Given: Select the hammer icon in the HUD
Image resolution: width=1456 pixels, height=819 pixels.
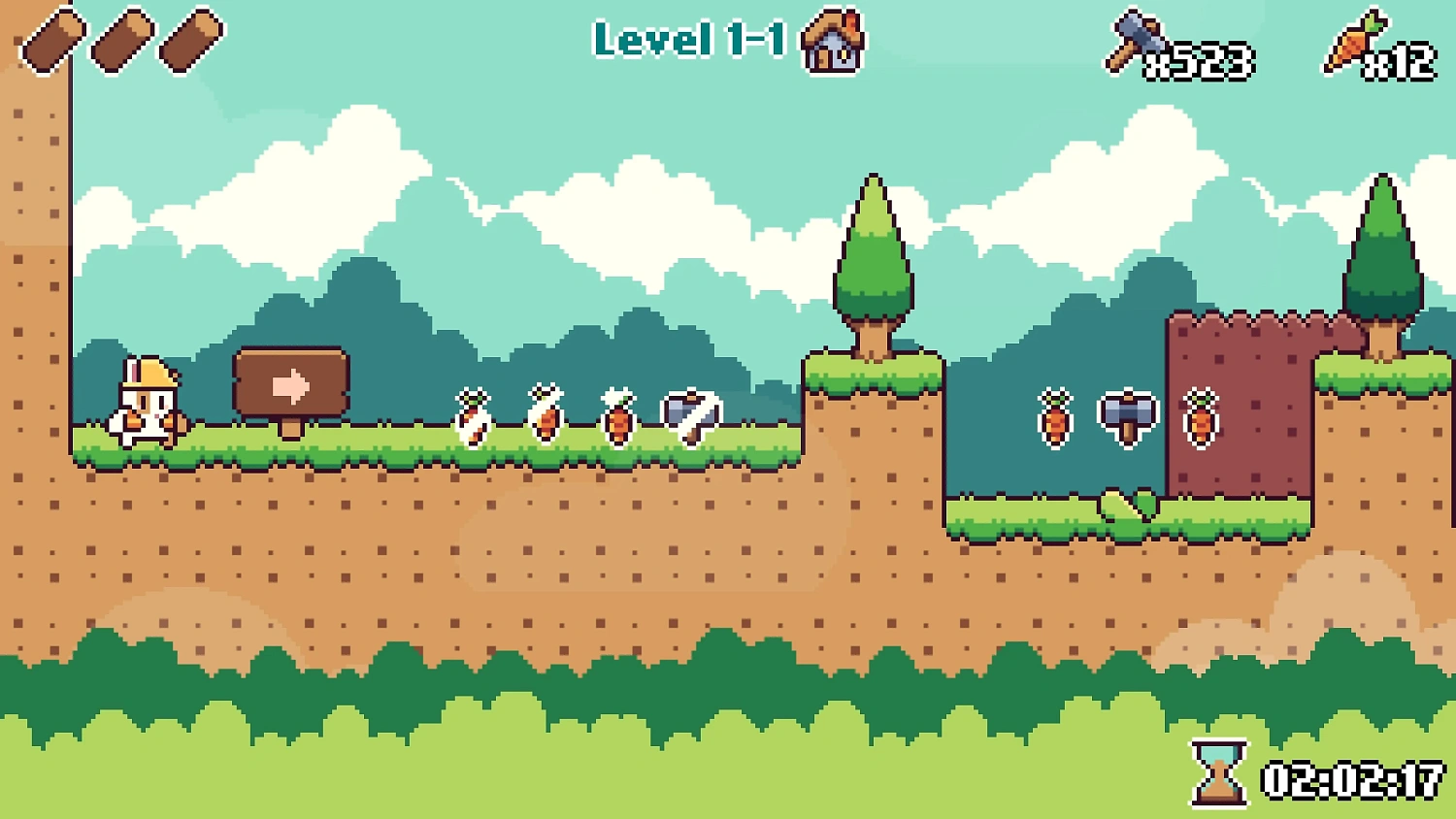Looking at the screenshot, I should pyautogui.click(x=1133, y=41).
